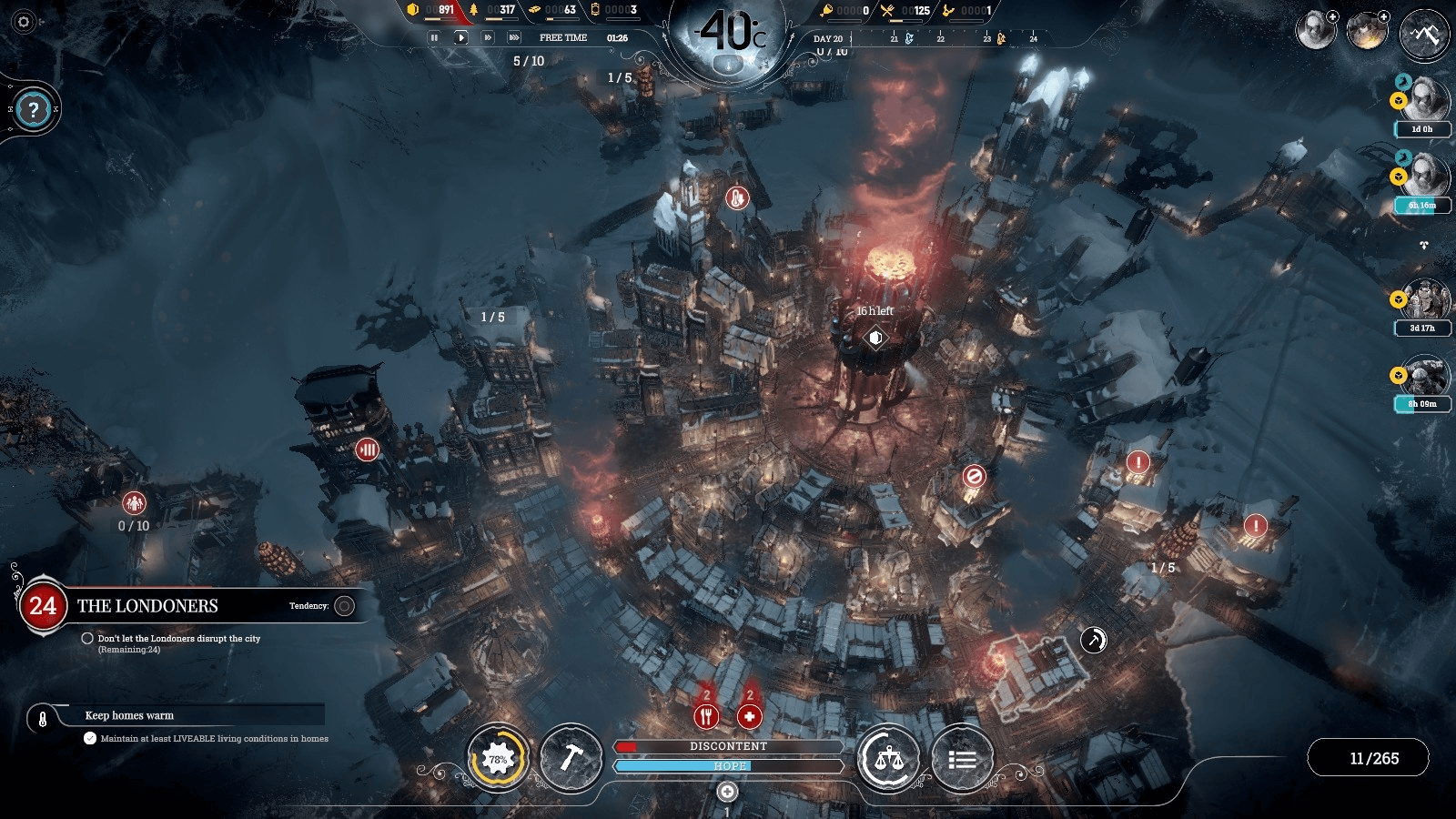Viewport: 1456px width, 819px height.
Task: Open the question mark help button
Action: point(34,110)
